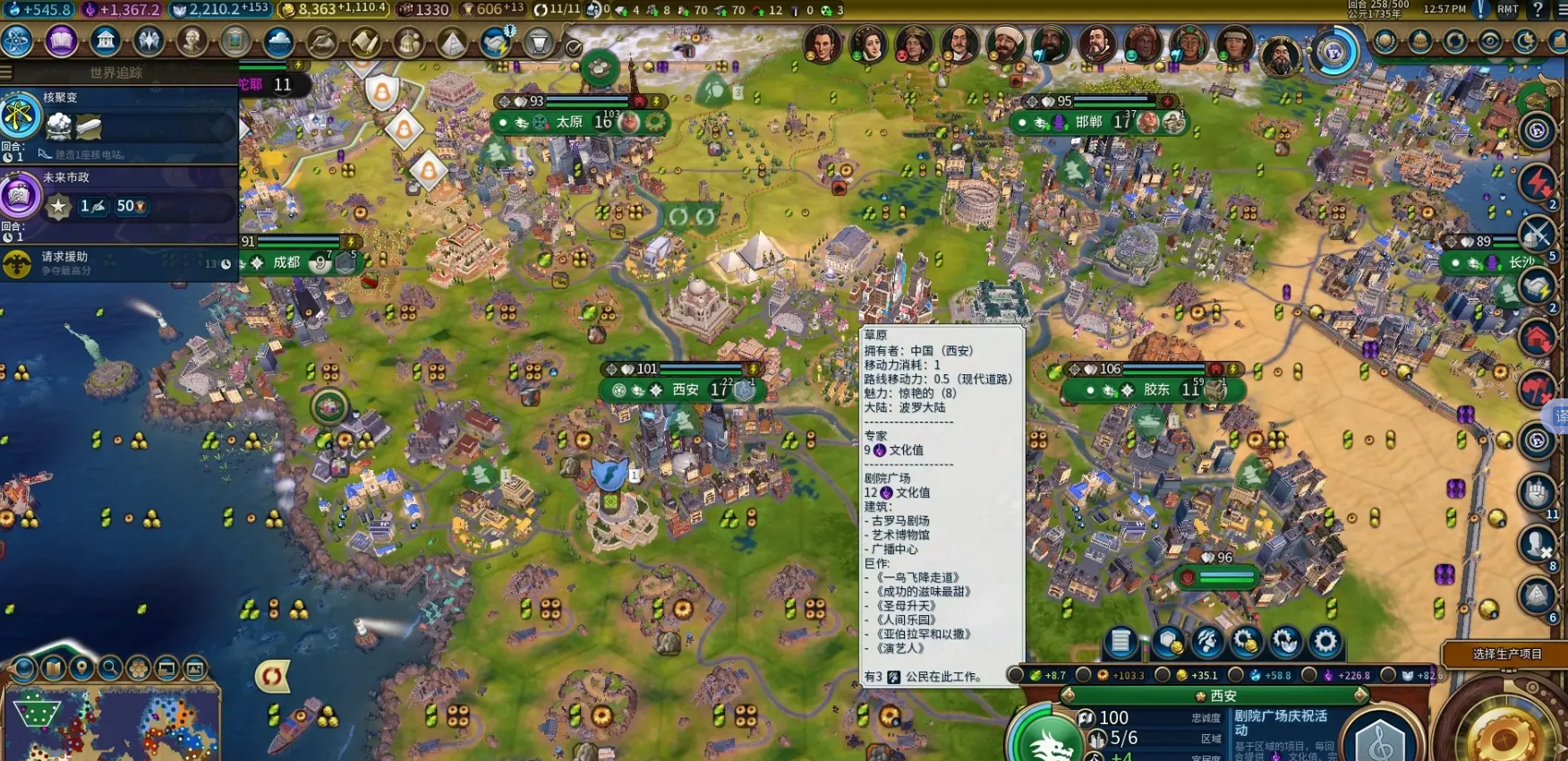
Task: Open the map search magnifier above the minimap
Action: 109,669
